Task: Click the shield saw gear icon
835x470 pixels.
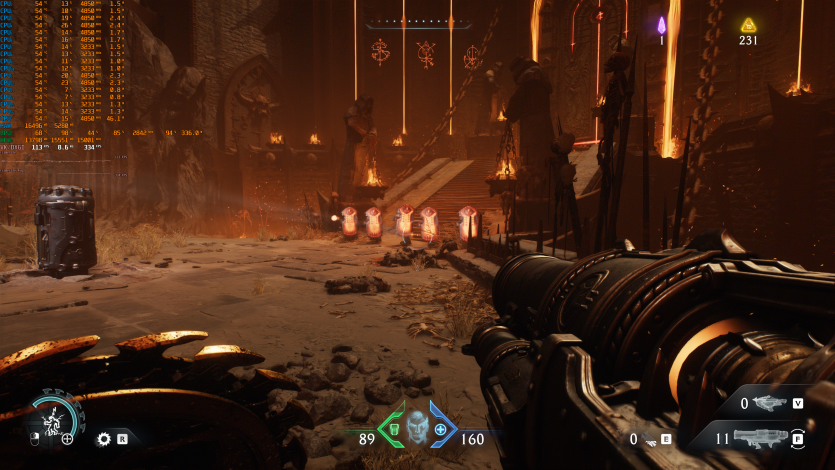Action: (103, 438)
